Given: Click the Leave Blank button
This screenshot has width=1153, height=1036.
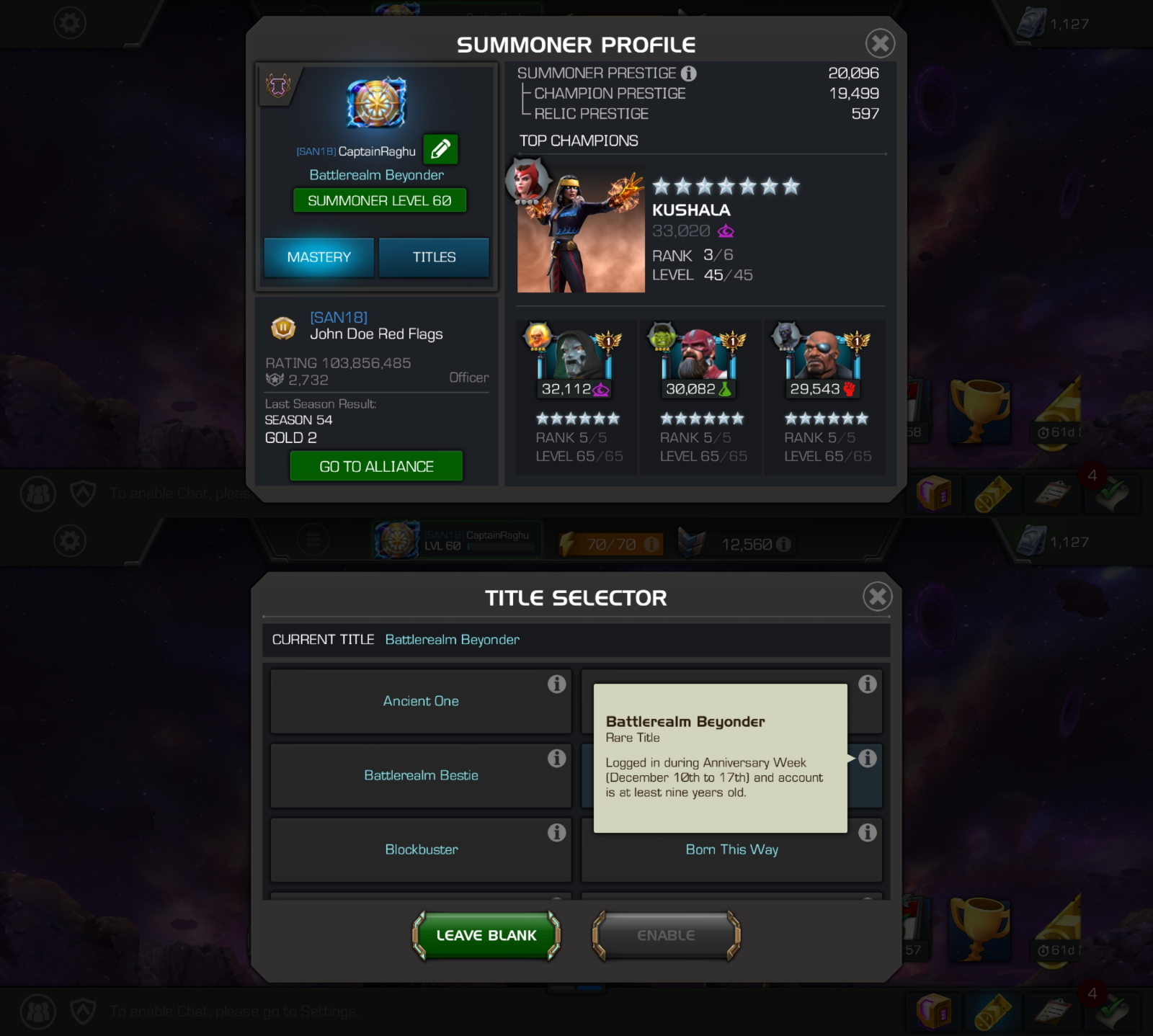Looking at the screenshot, I should 486,935.
